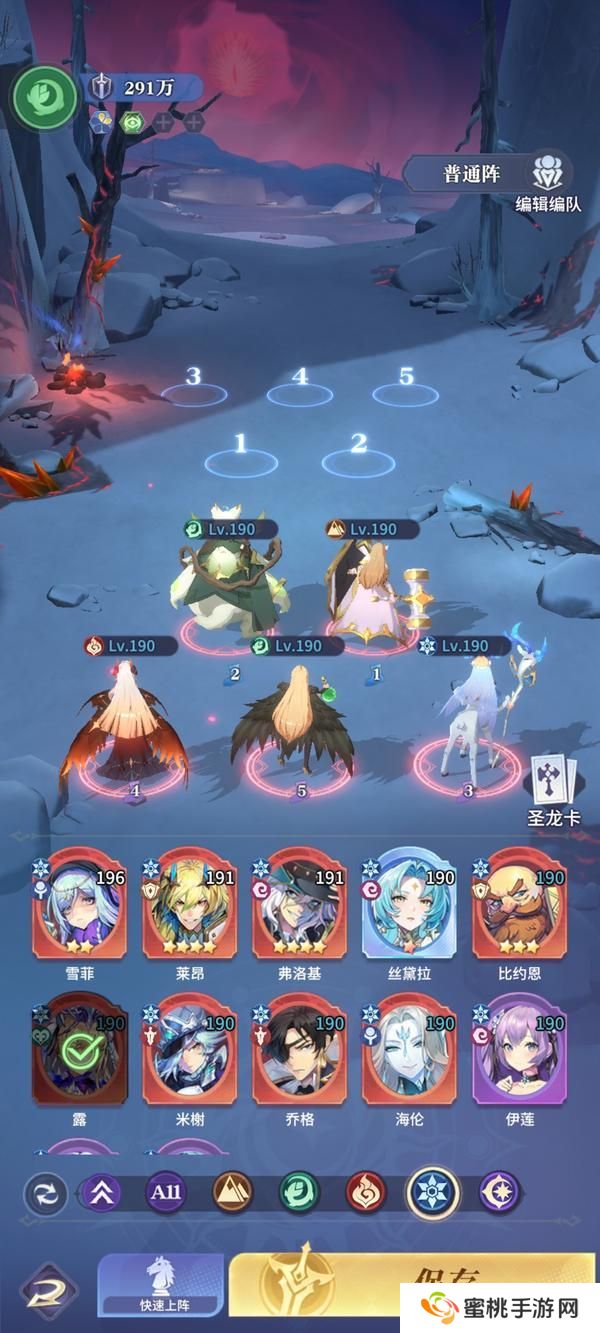The image size is (600, 1333).
Task: Select hero 米榭 card
Action: click(x=189, y=1050)
